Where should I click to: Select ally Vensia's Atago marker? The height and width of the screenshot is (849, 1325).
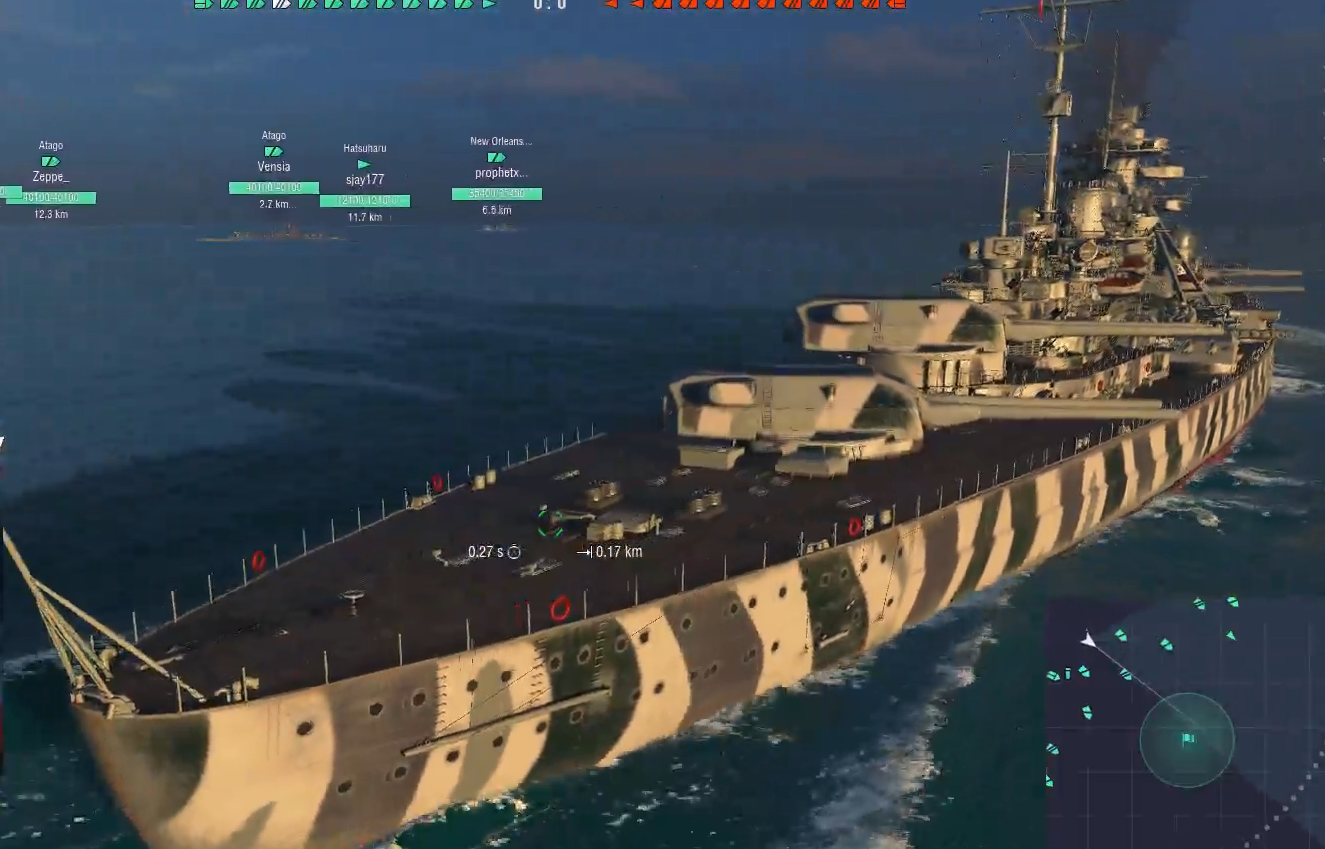click(273, 152)
